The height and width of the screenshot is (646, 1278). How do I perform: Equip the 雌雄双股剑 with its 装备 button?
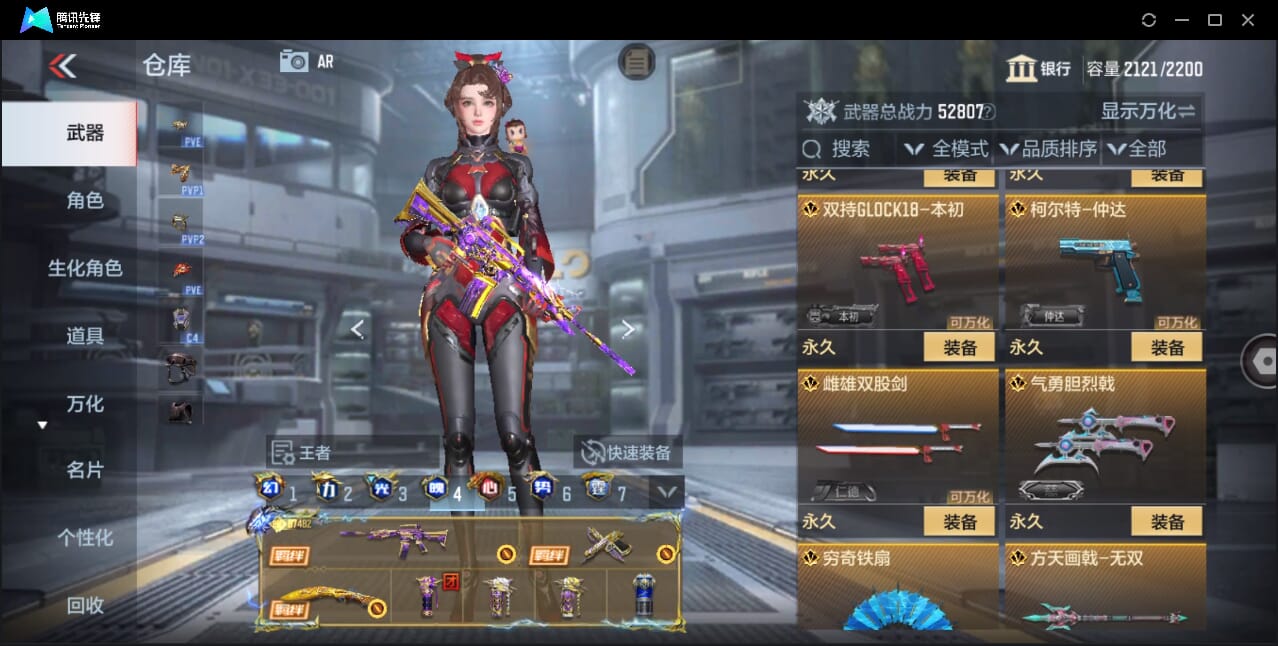tap(959, 522)
